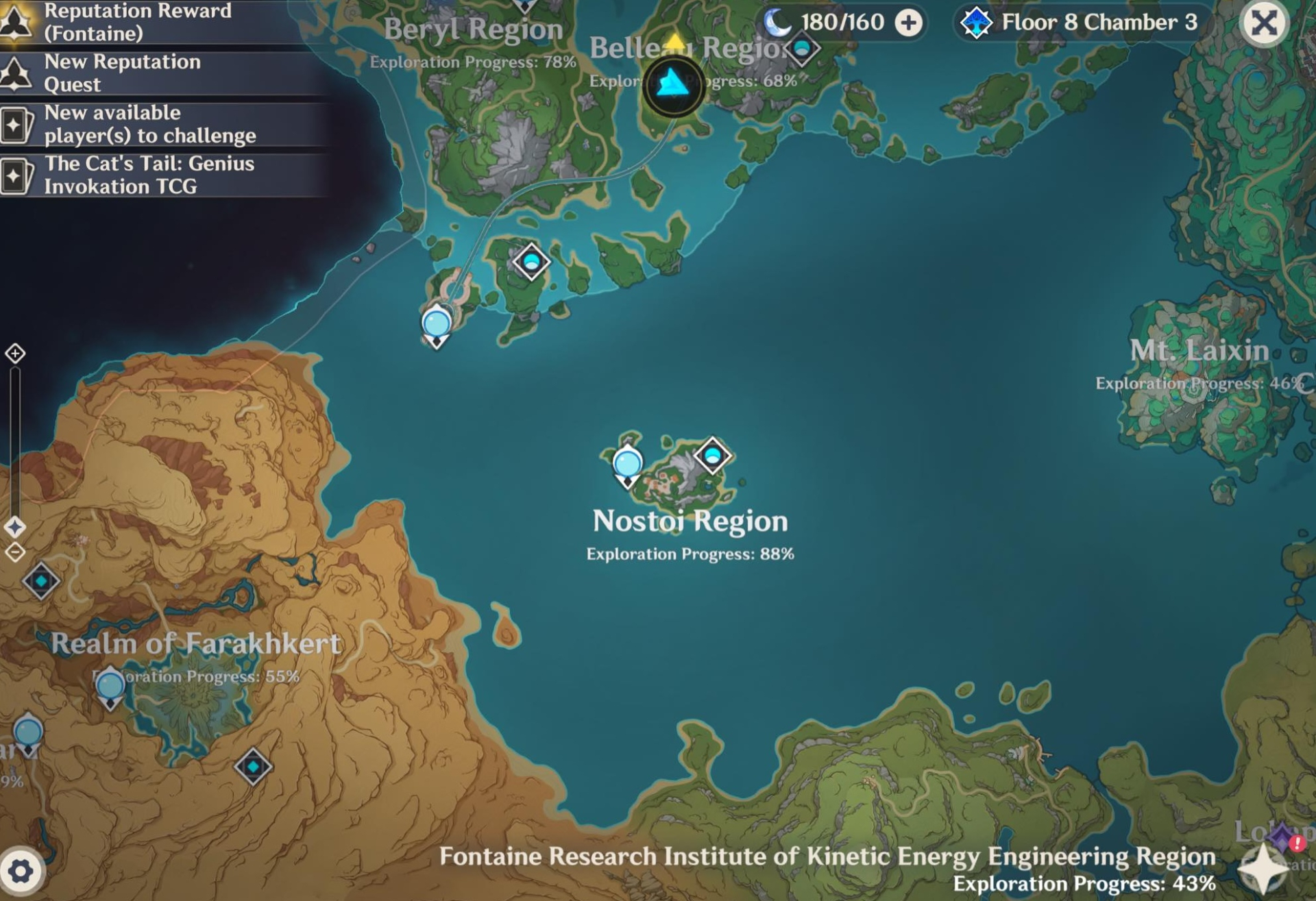Click the plus button beside 180/160
Image resolution: width=1316 pixels, height=901 pixels.
[908, 23]
